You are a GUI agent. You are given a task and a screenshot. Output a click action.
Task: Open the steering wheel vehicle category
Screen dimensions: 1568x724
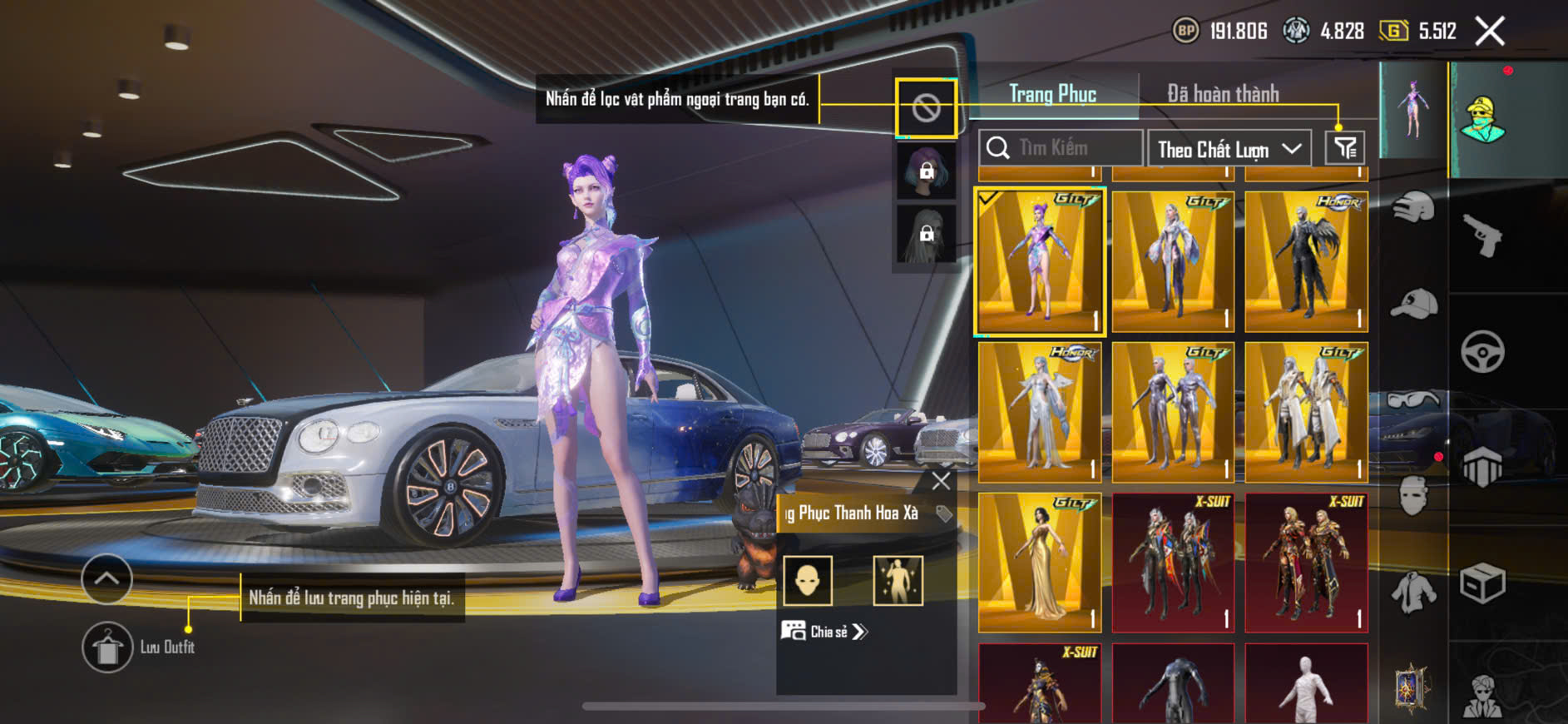coord(1482,351)
